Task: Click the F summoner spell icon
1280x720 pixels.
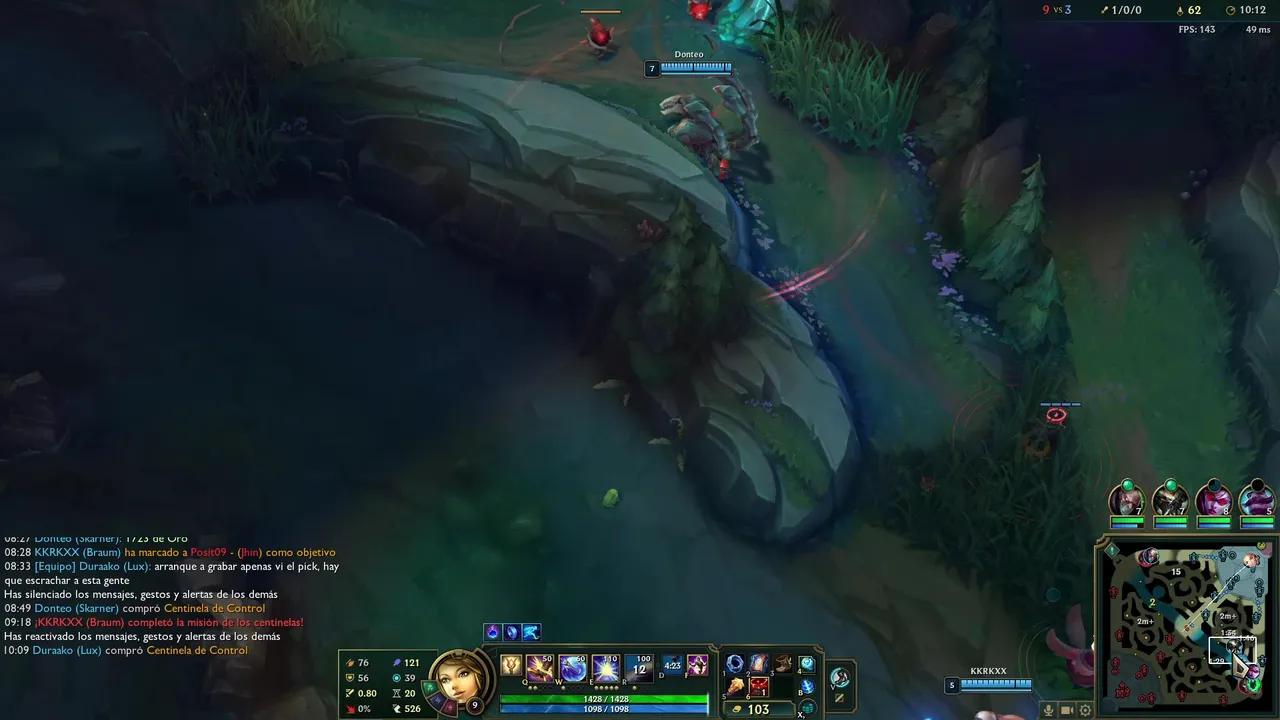Action: tap(697, 664)
